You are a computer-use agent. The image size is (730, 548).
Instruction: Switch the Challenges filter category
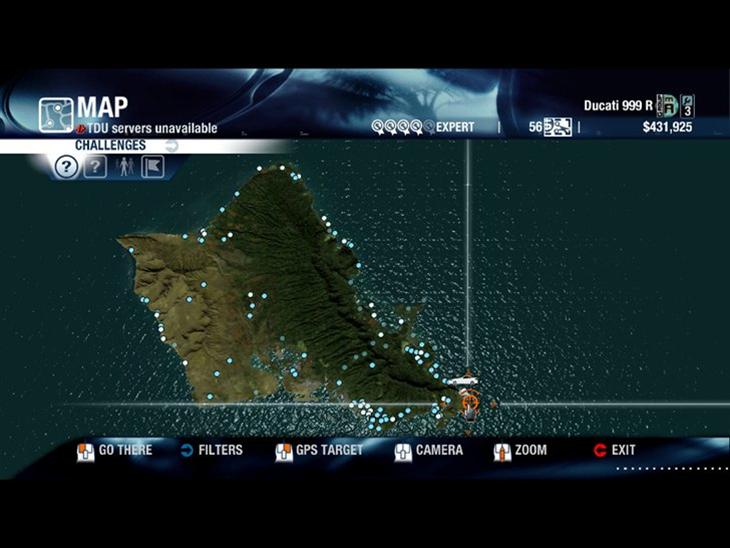pos(171,146)
